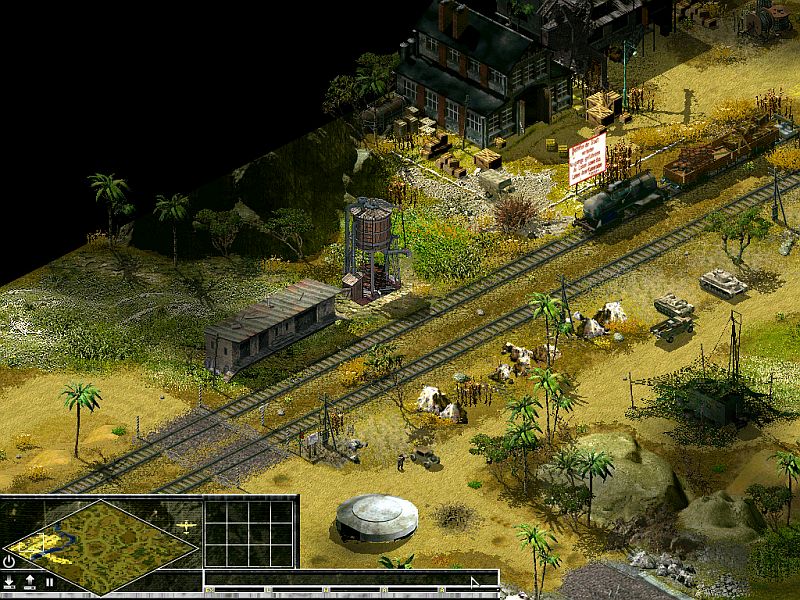
Task: Select the yellow airplane icon
Action: point(185,525)
